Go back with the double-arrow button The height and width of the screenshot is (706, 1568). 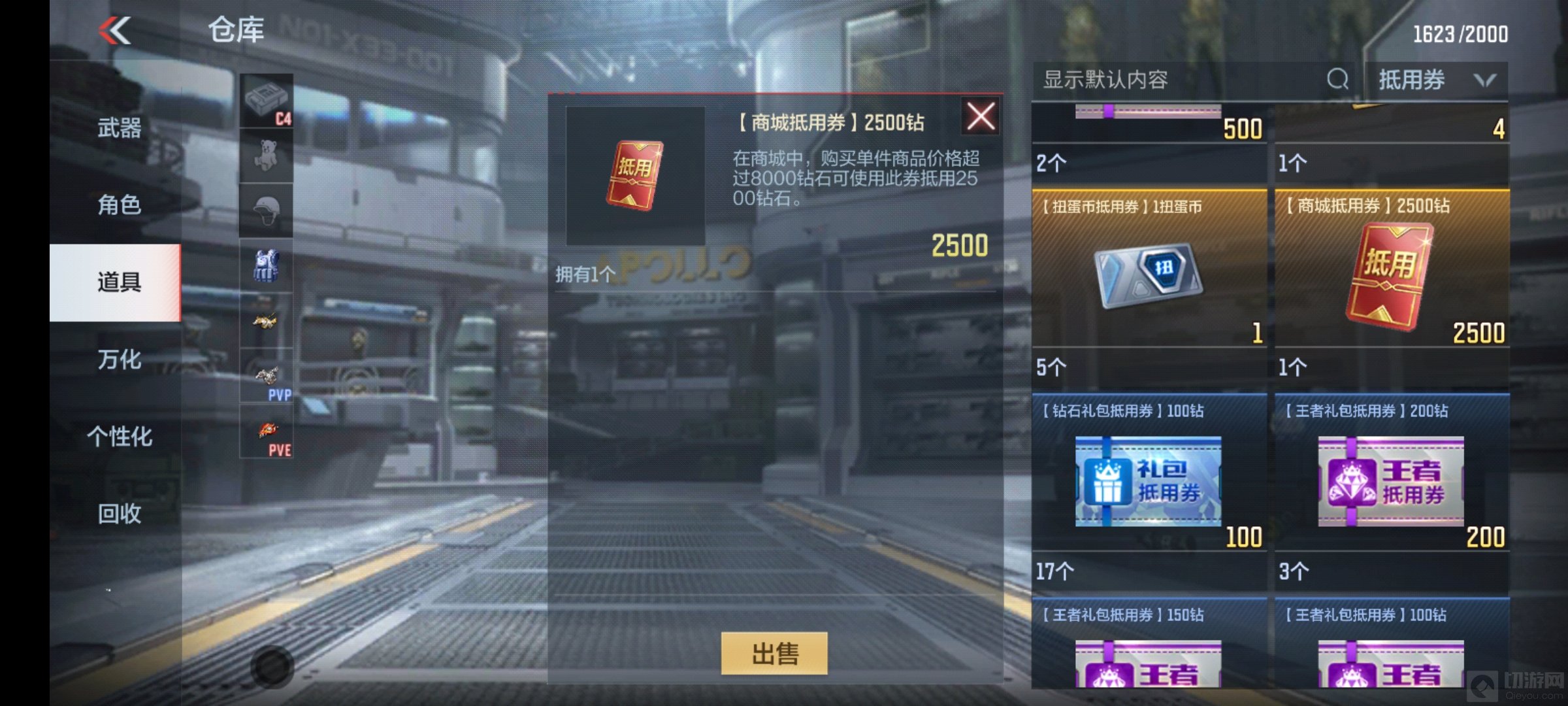(115, 31)
